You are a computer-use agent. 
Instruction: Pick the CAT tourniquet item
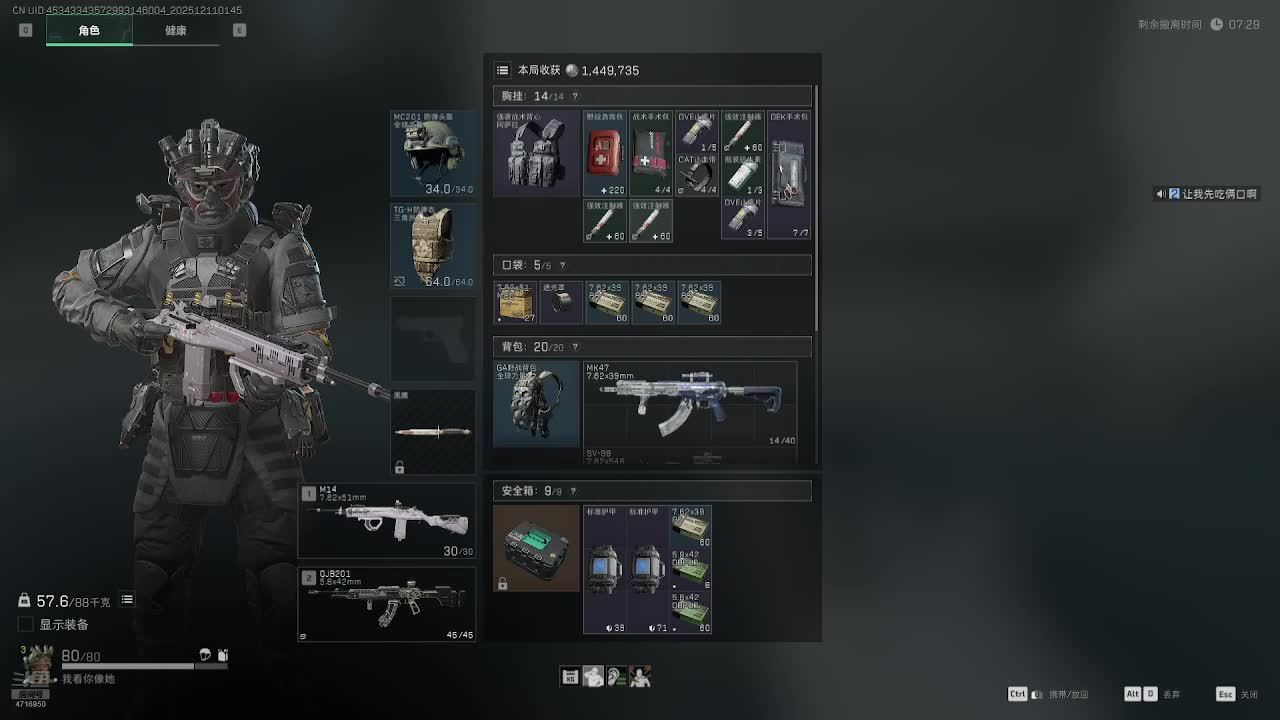coord(697,175)
